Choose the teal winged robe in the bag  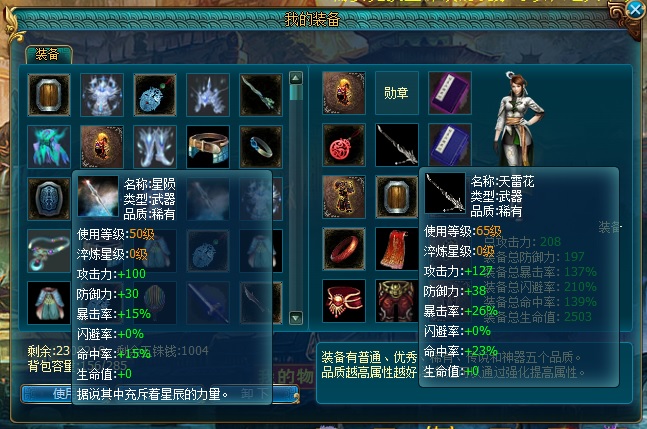point(48,145)
